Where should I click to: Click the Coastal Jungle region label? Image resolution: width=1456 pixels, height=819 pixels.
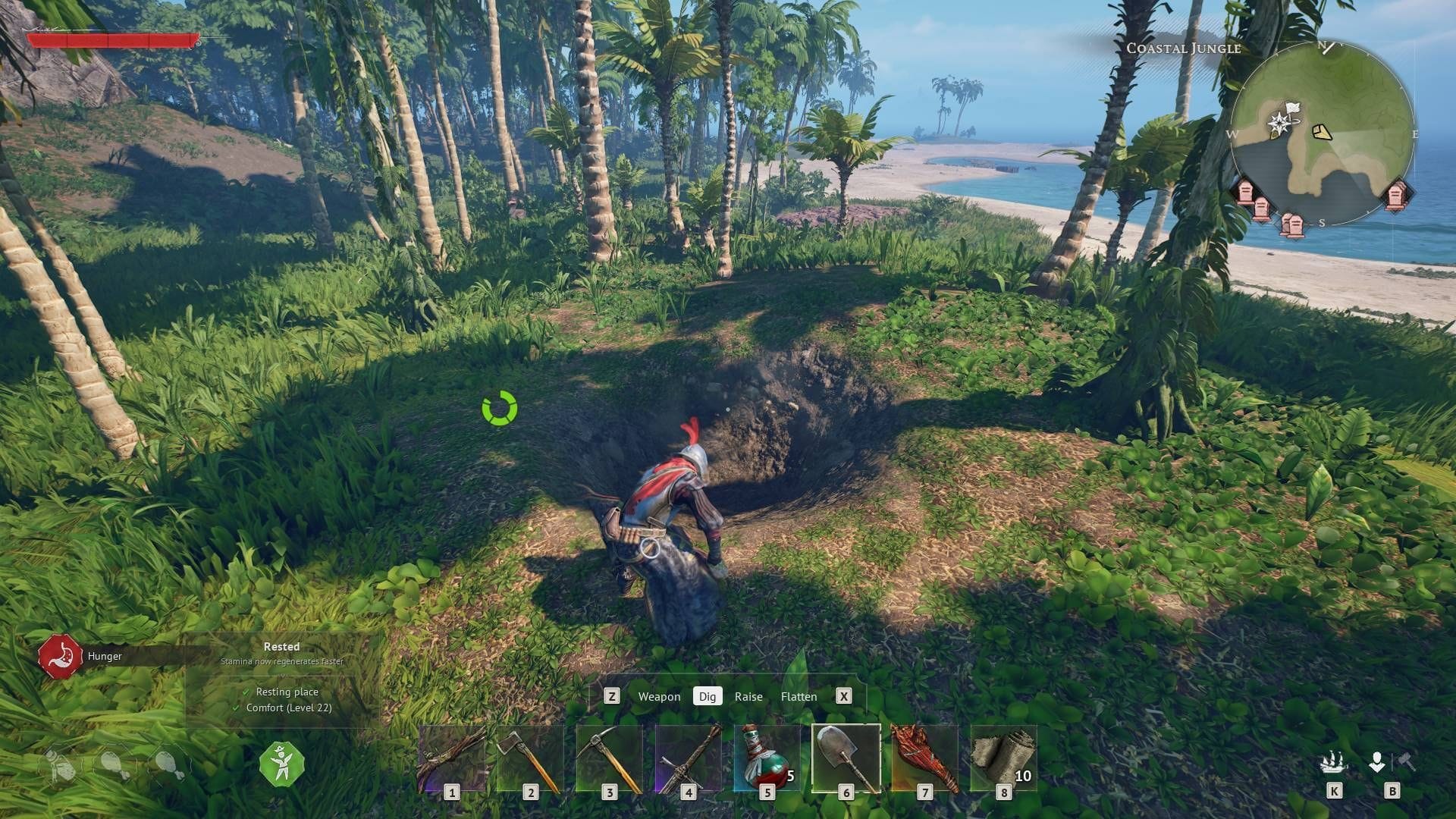click(1184, 48)
